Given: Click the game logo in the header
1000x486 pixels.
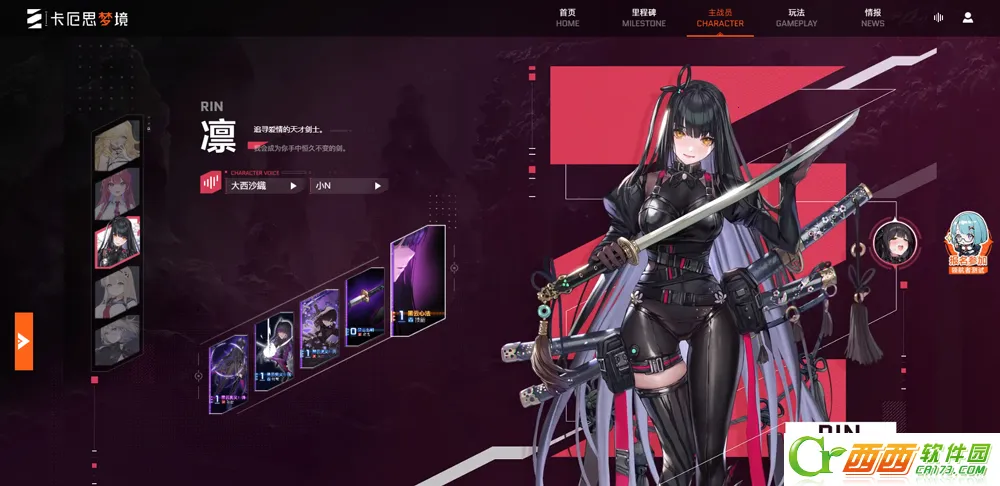Looking at the screenshot, I should [78, 18].
